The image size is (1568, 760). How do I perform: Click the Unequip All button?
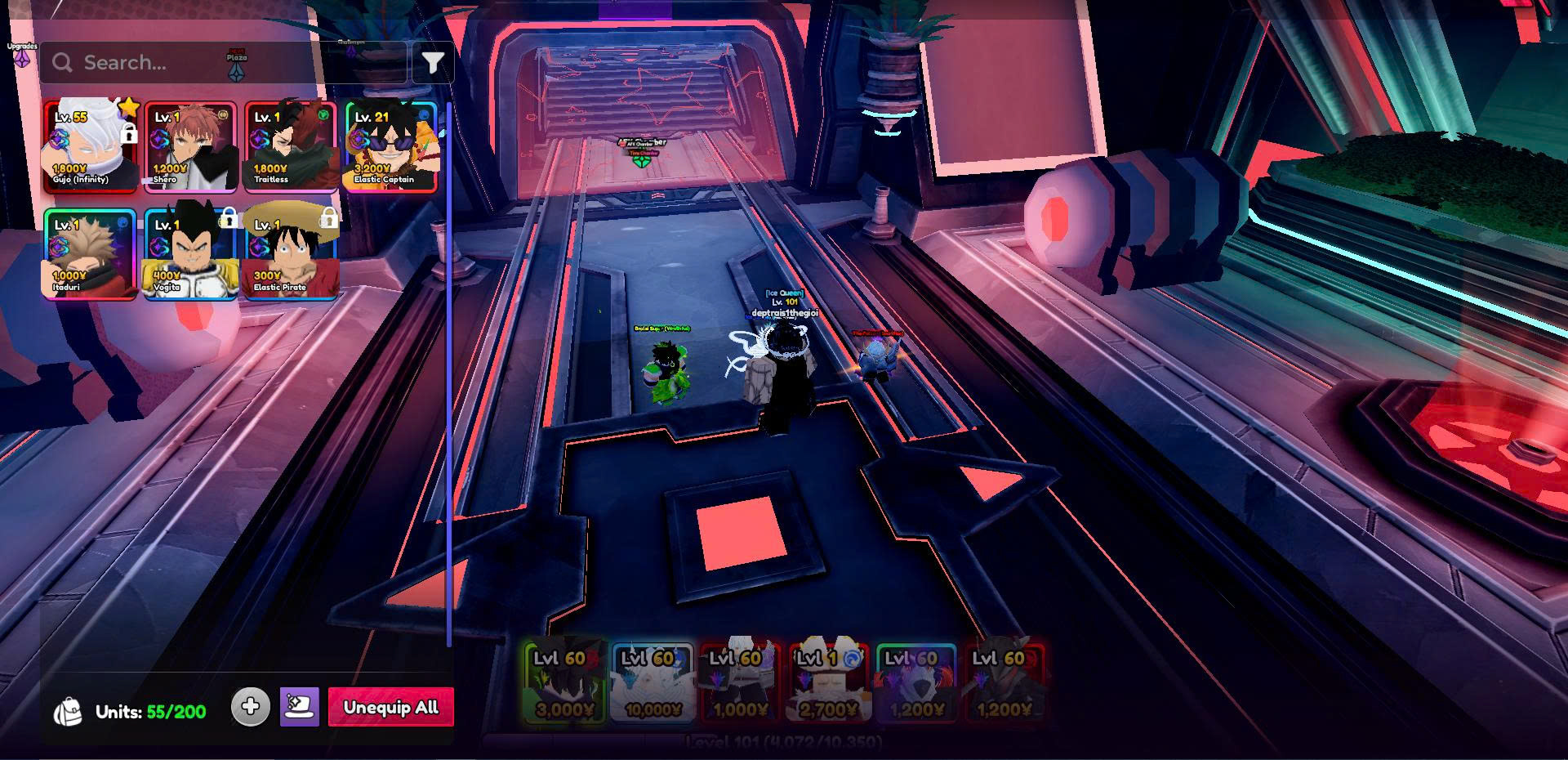(x=390, y=707)
